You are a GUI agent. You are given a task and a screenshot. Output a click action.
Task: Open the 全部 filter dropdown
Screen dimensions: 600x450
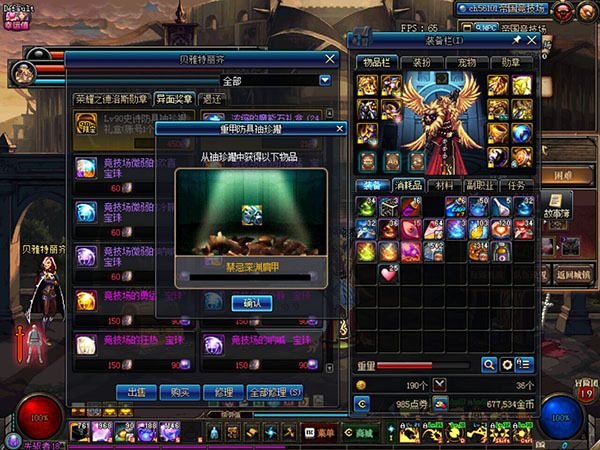[324, 80]
